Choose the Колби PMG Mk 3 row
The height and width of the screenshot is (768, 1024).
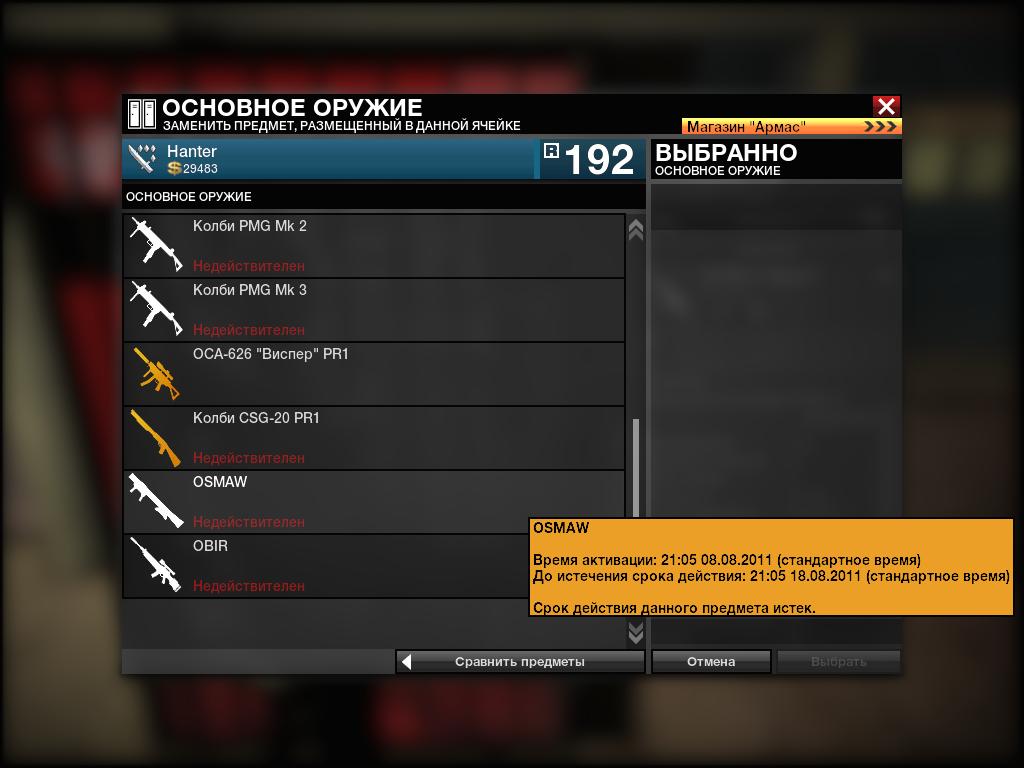point(374,309)
